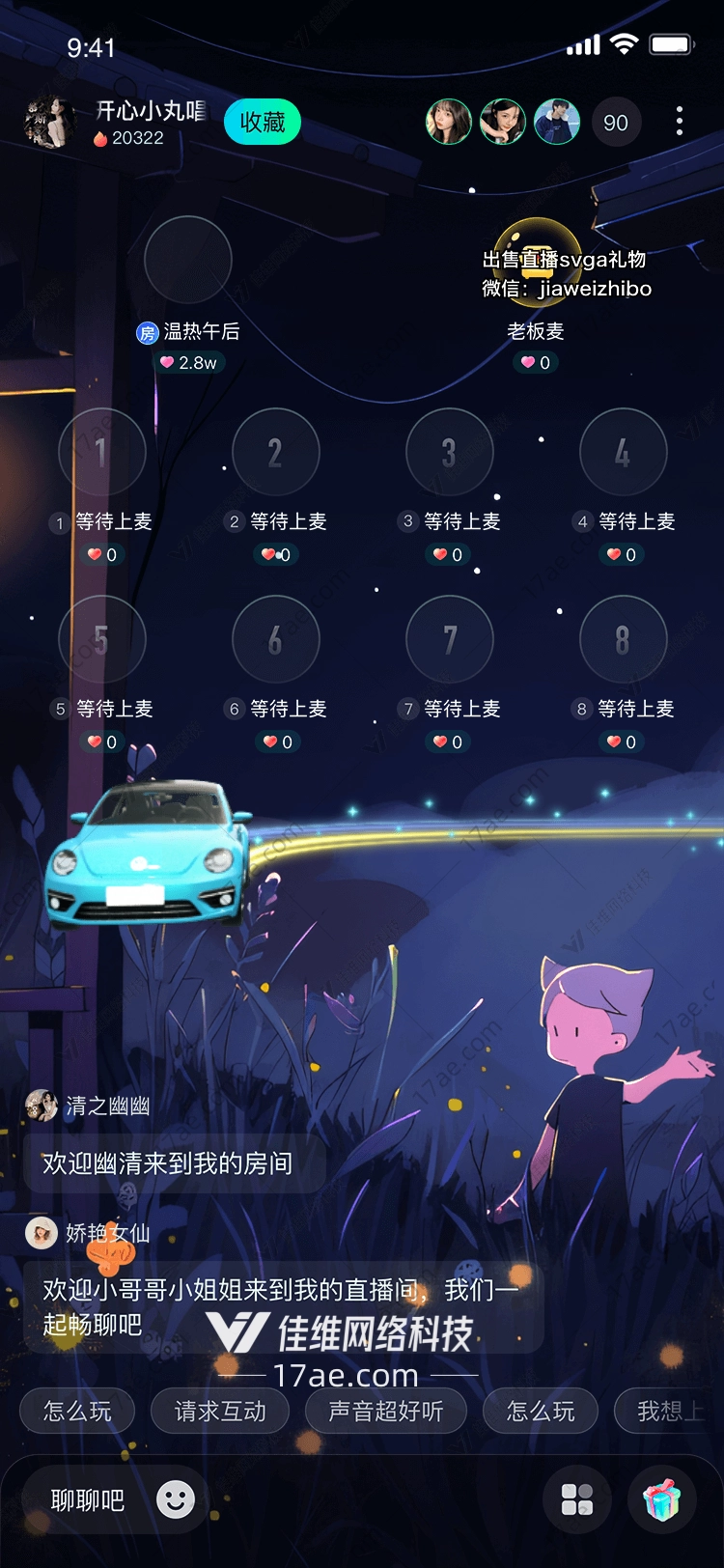The height and width of the screenshot is (1568, 724).
Task: Send the 声音超好听 quick reply
Action: [386, 1412]
